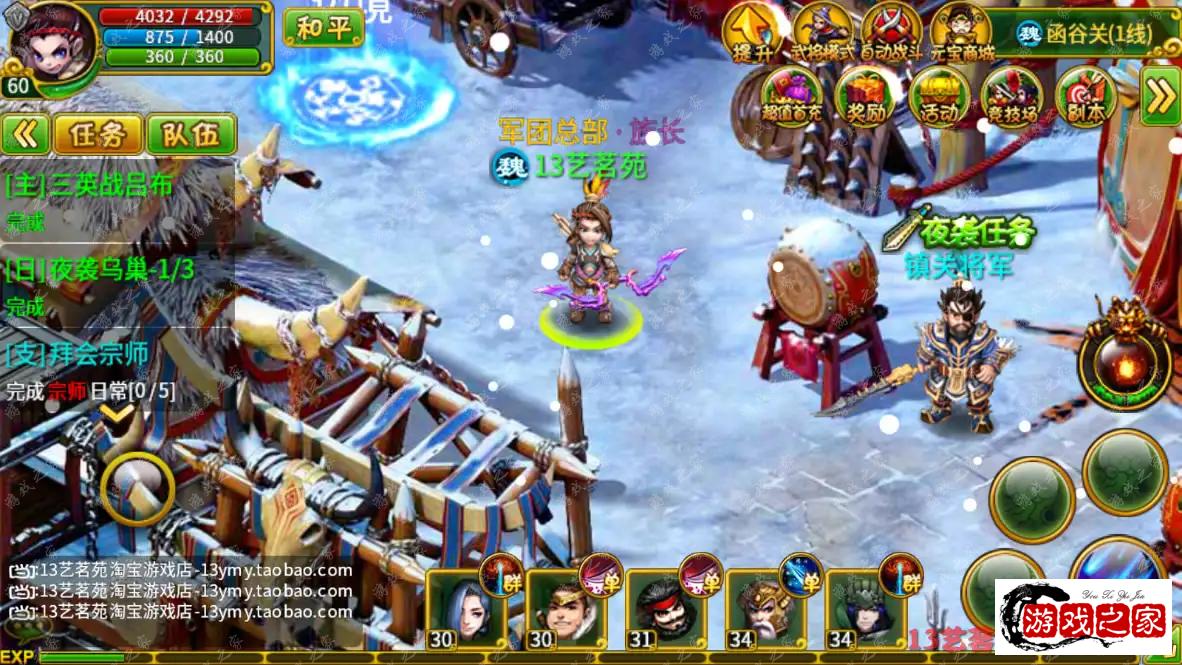Switch to the 队伍 team tab

(x=191, y=134)
